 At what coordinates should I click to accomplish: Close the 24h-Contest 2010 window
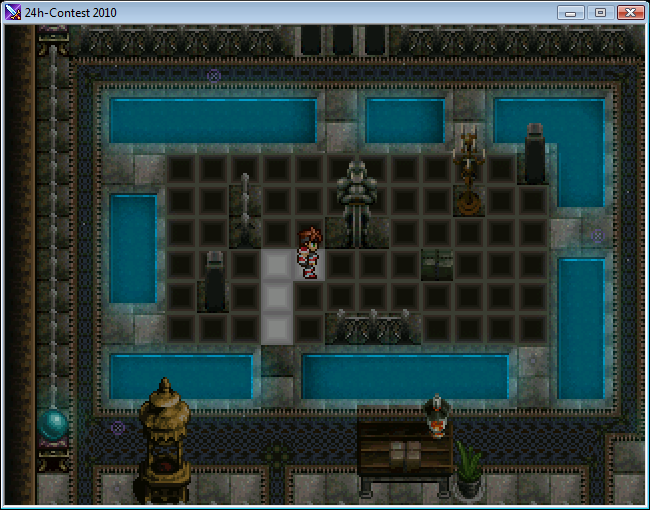tap(629, 12)
